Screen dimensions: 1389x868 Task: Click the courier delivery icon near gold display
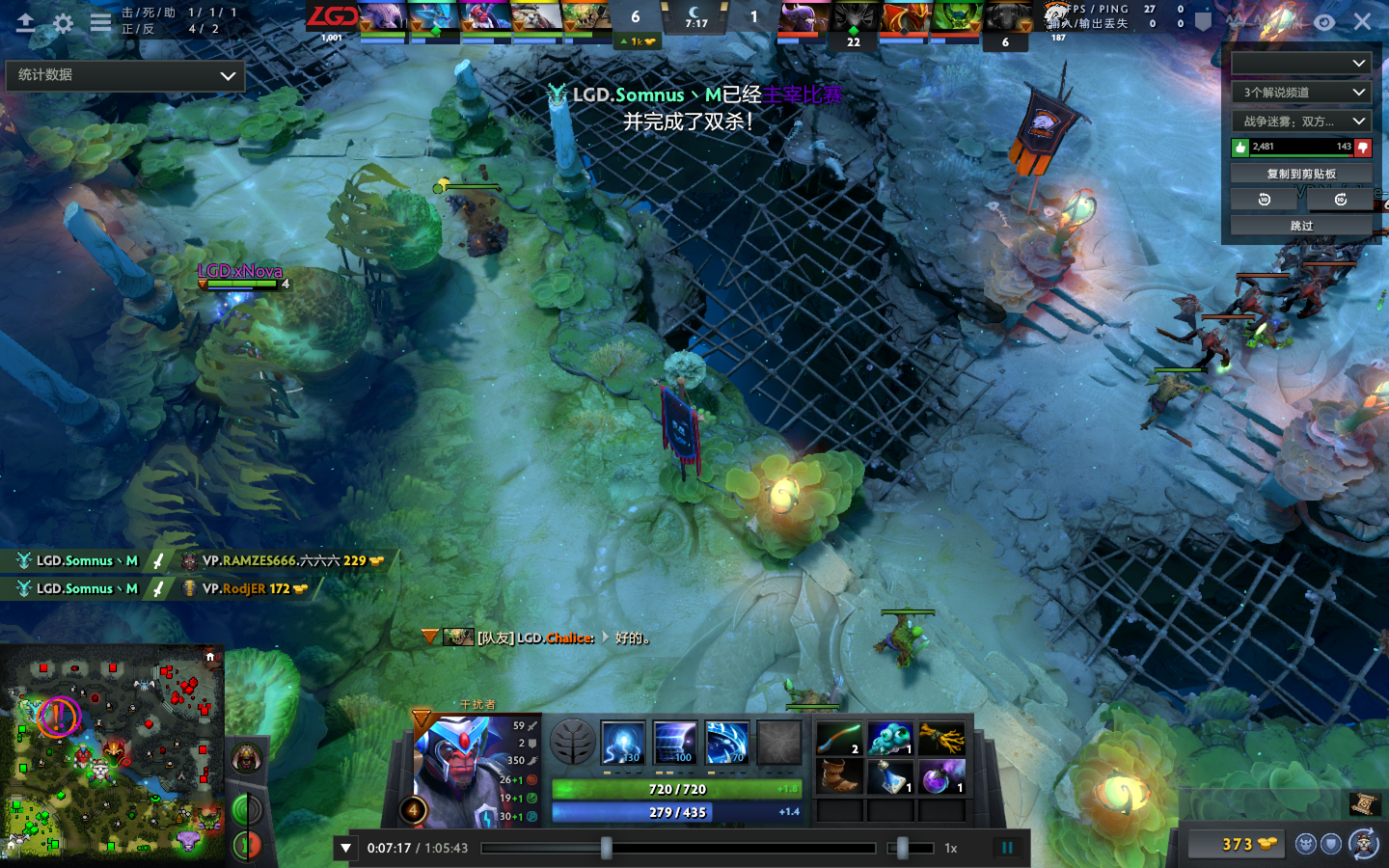coord(1362,842)
